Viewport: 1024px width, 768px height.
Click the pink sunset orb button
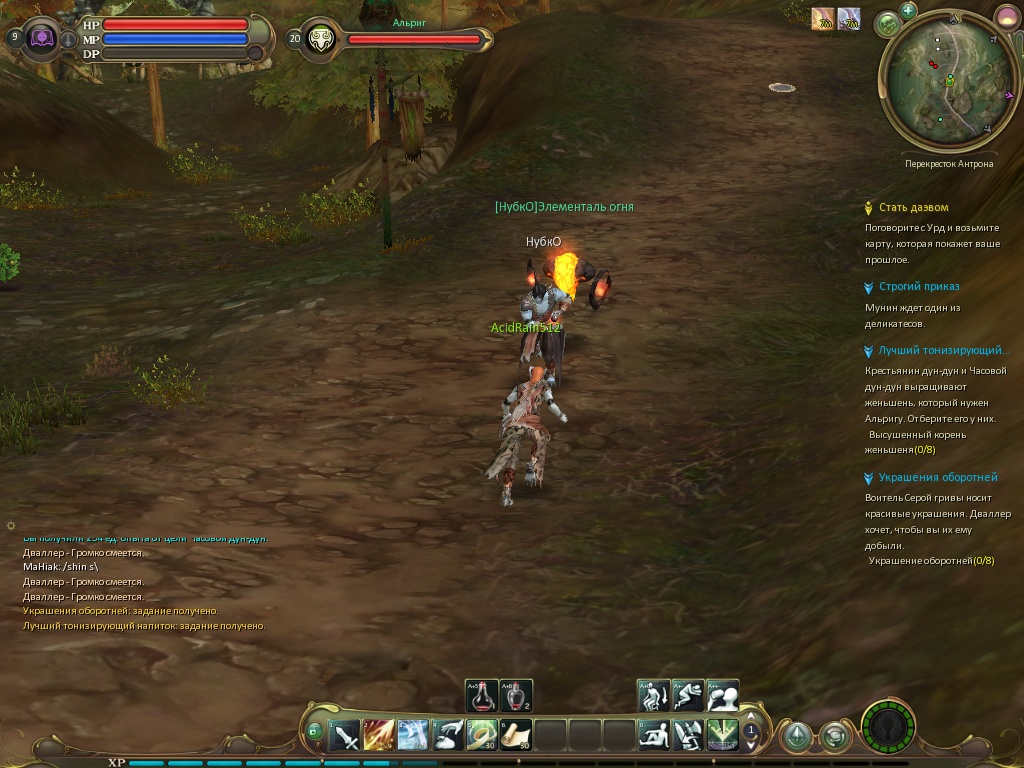(1006, 17)
